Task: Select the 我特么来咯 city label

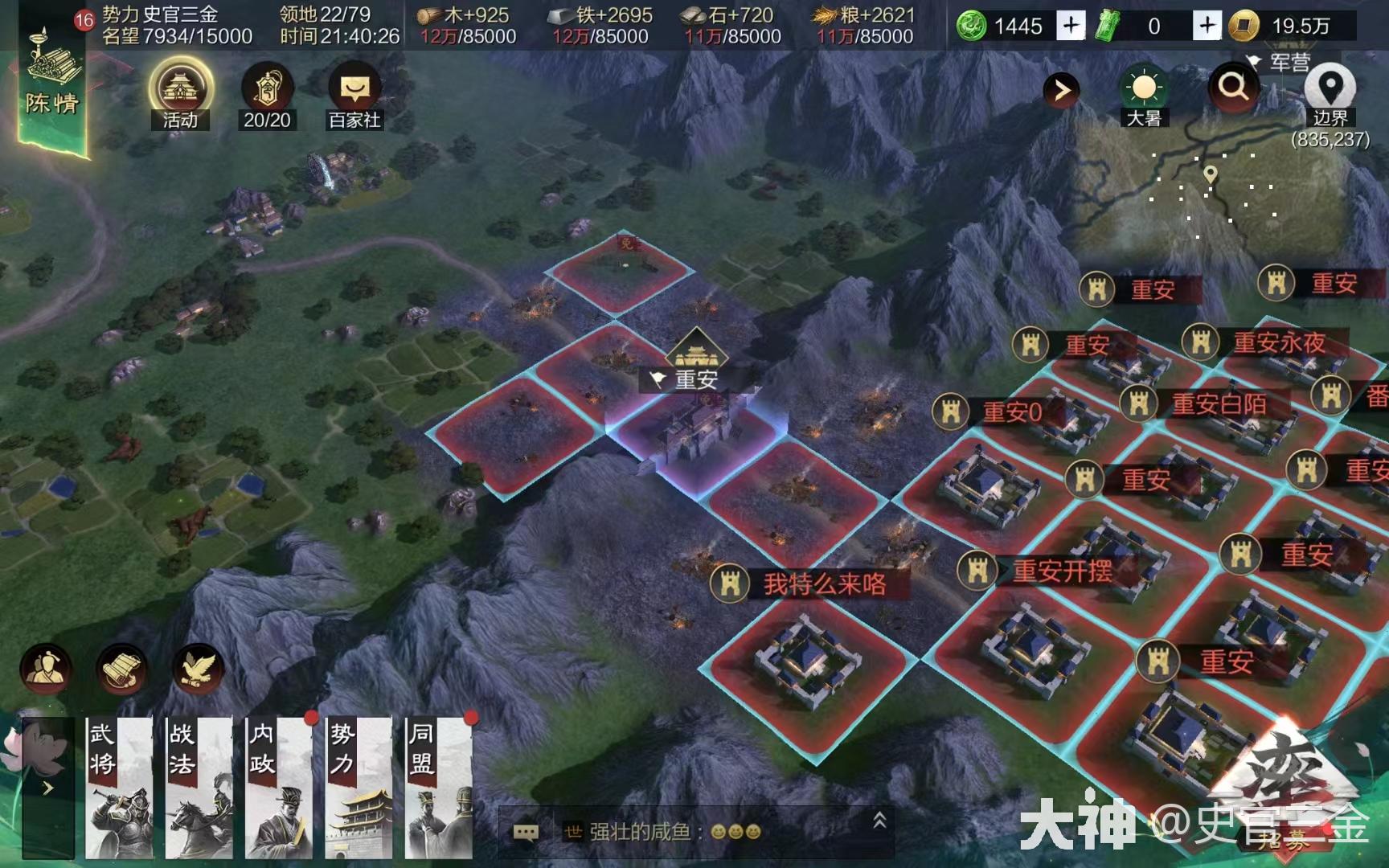Action: point(824,584)
